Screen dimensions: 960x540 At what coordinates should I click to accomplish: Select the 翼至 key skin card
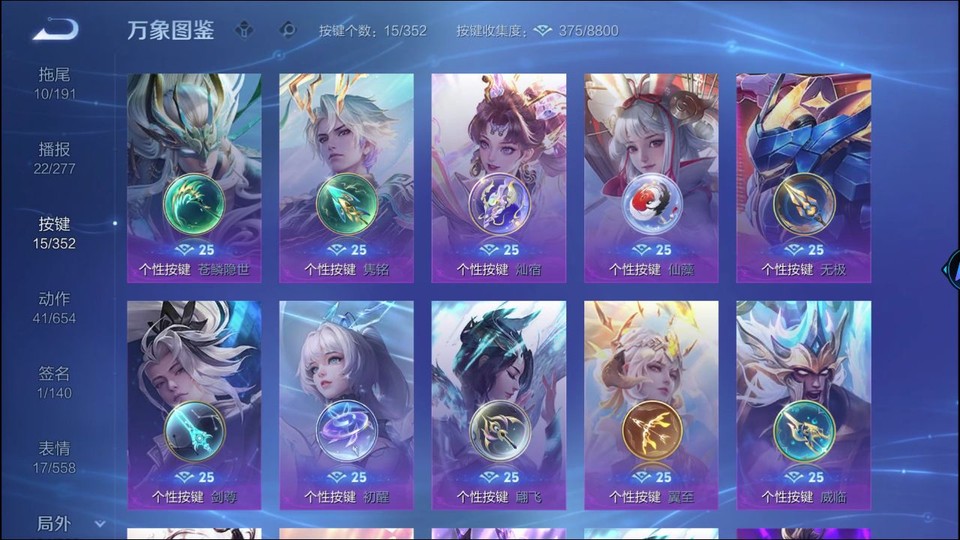(651, 405)
